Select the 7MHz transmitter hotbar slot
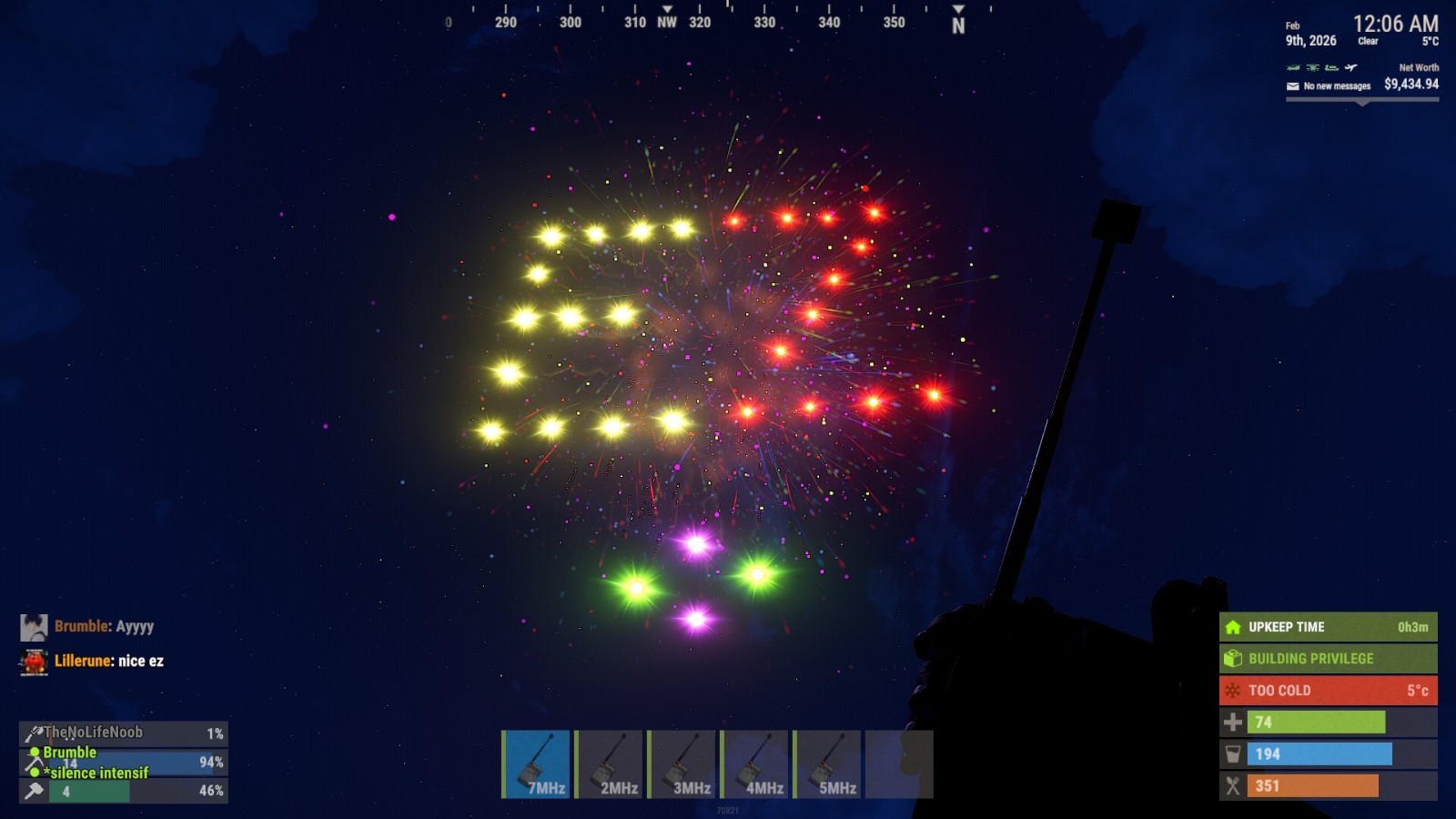1456x819 pixels. point(537,764)
